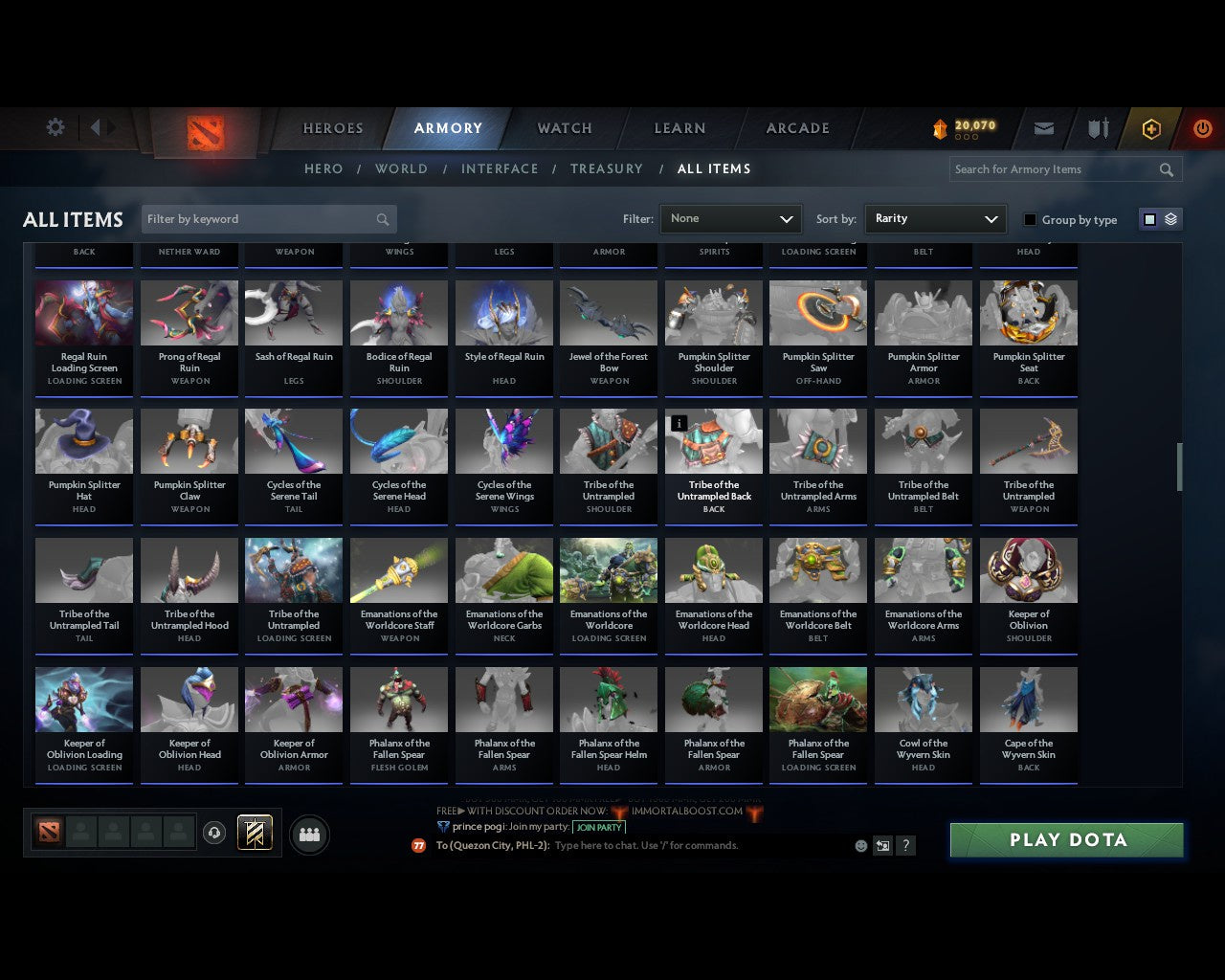Click the JOIN PARTY link
The image size is (1225, 980).
pyautogui.click(x=599, y=827)
